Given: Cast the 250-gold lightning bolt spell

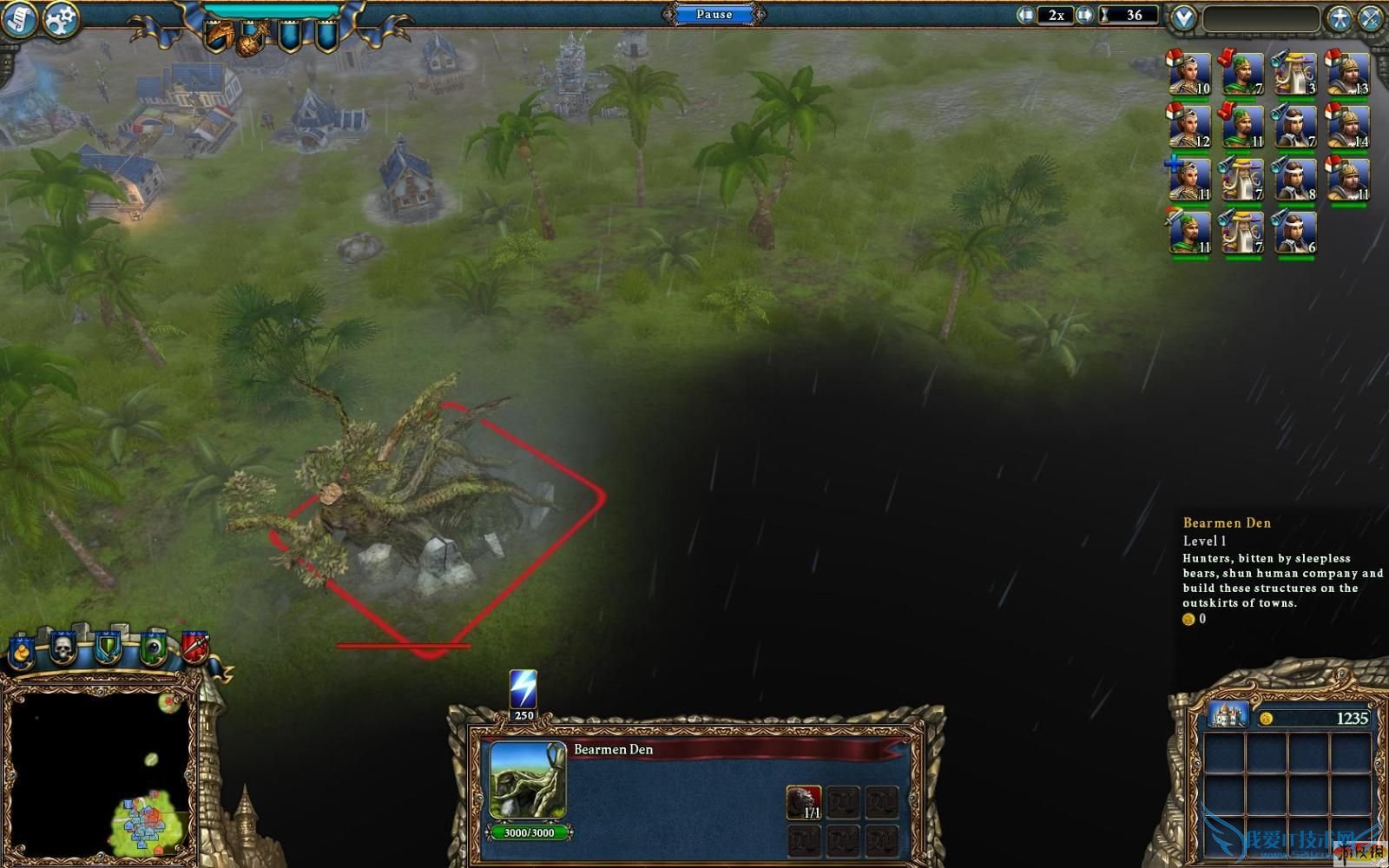Looking at the screenshot, I should 523,692.
